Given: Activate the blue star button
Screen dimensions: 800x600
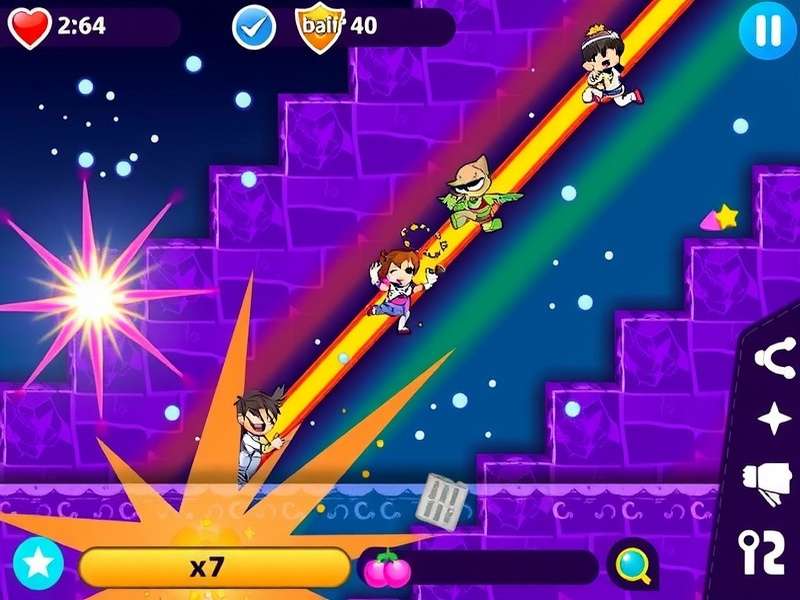Looking at the screenshot, I should point(38,565).
